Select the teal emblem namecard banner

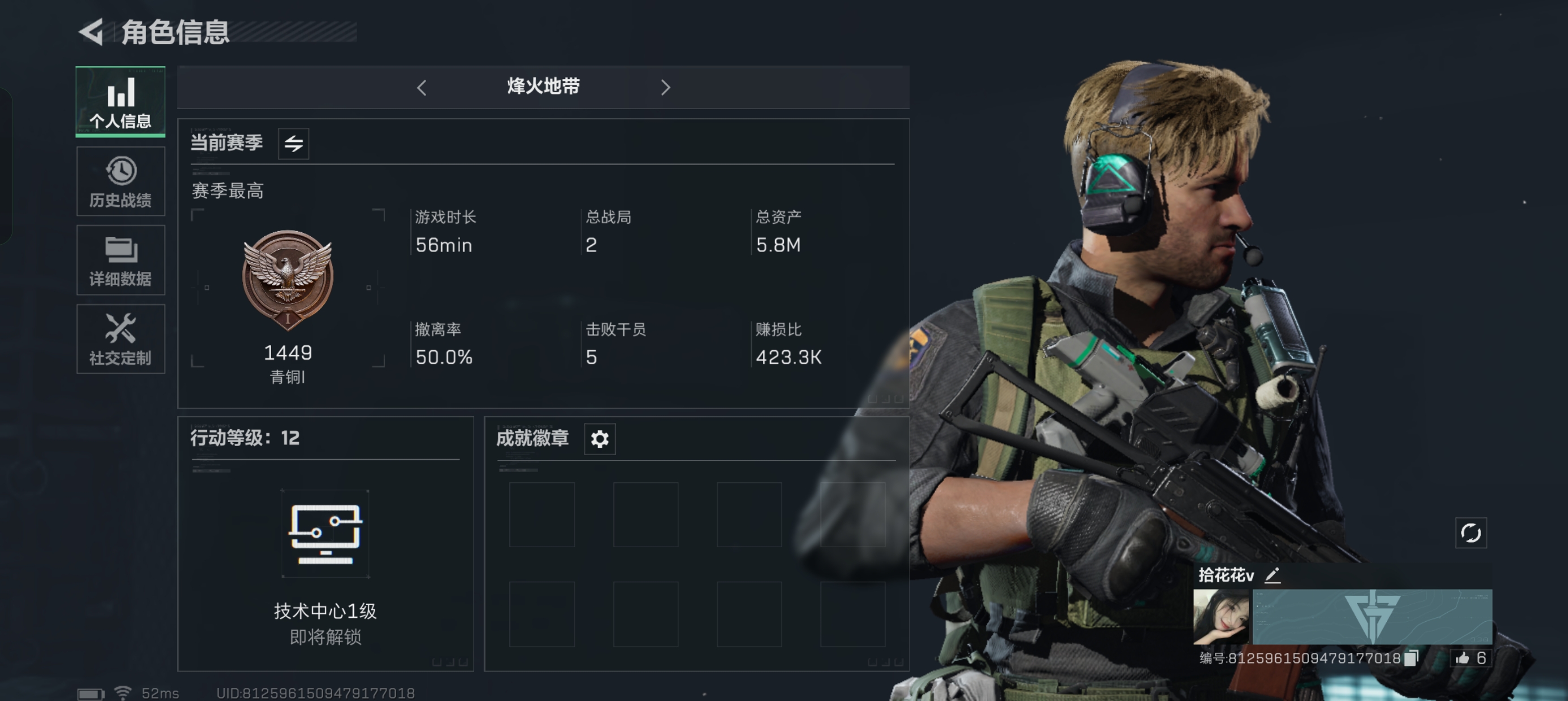coord(1372,616)
